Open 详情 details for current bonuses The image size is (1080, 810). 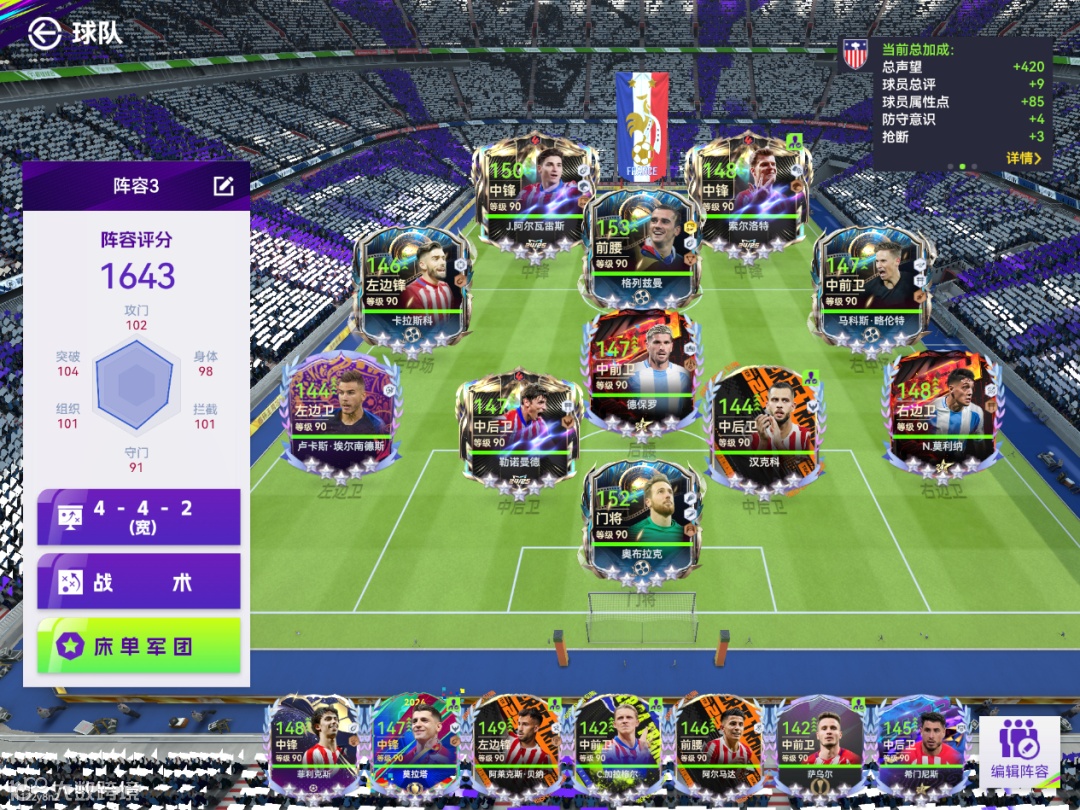(x=1023, y=158)
